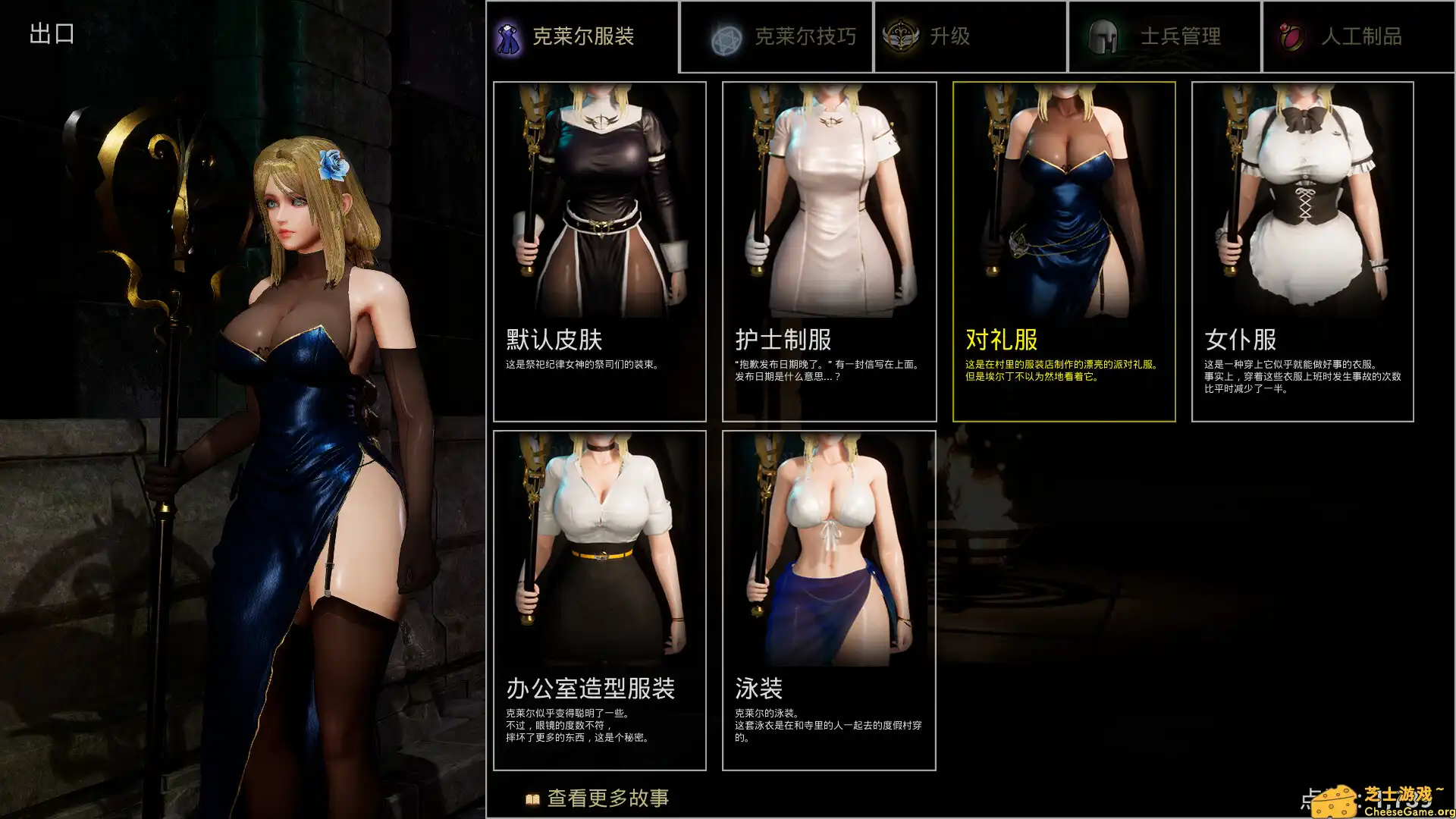Click the helmet icon on 士兵管理 tab
The height and width of the screenshot is (819, 1456).
point(1103,35)
